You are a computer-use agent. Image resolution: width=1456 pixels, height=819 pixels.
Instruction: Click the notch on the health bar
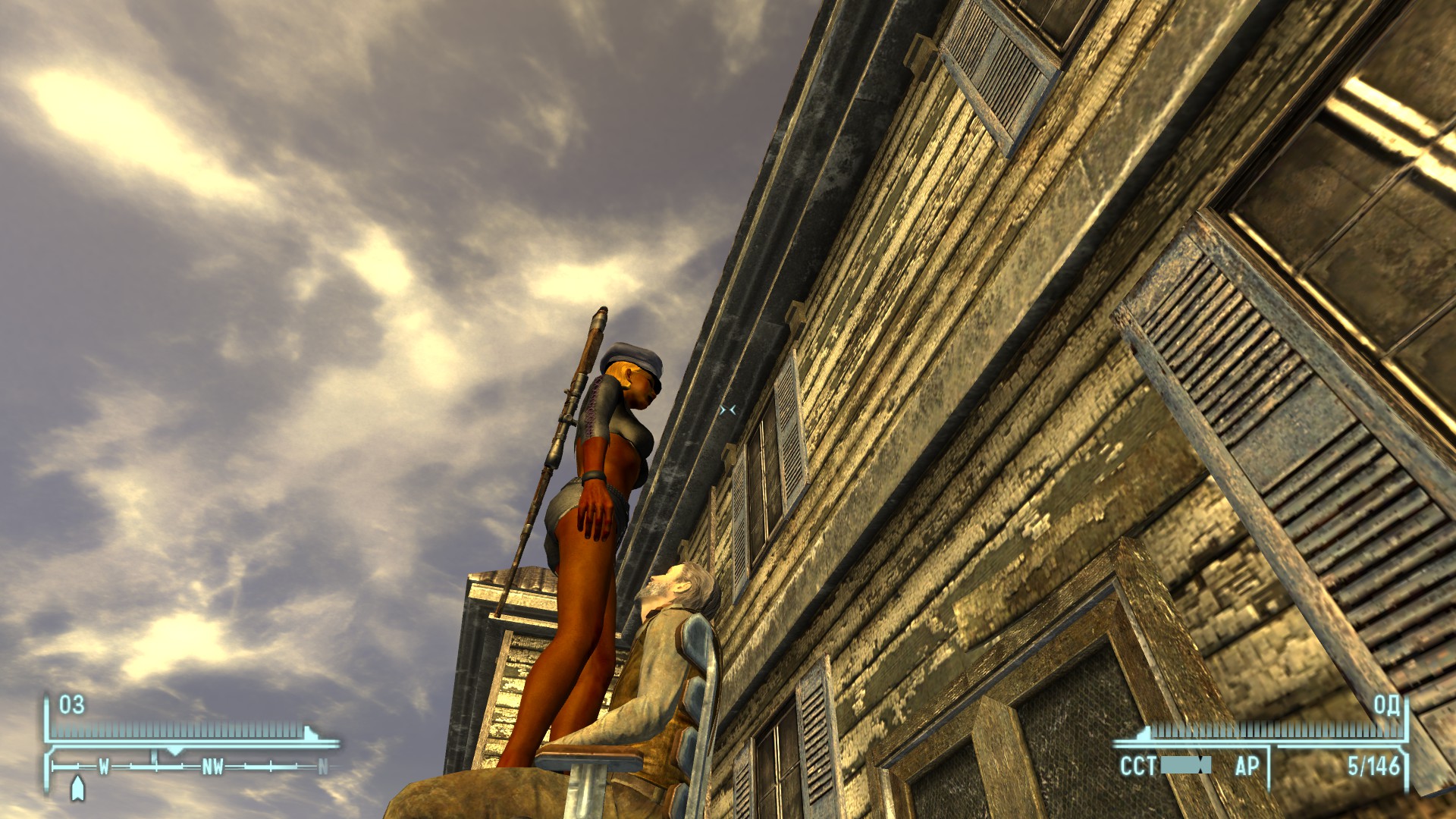(309, 731)
